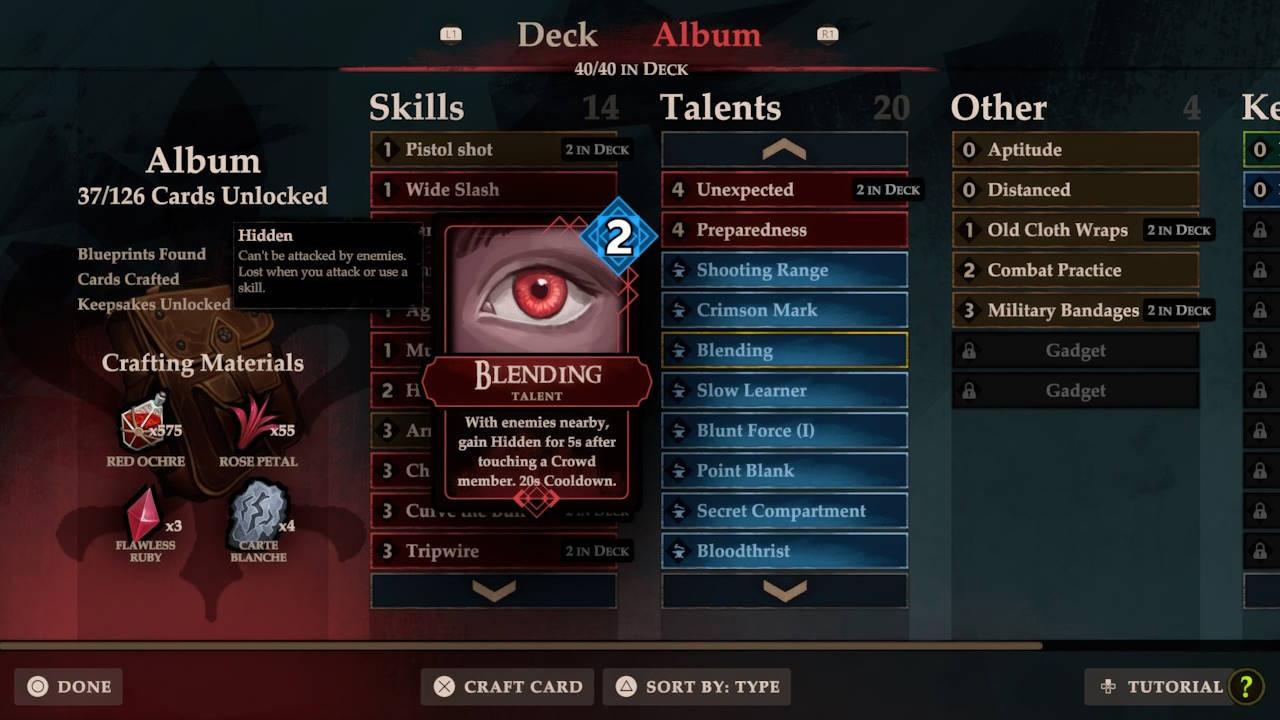Open the Album tab

706,35
